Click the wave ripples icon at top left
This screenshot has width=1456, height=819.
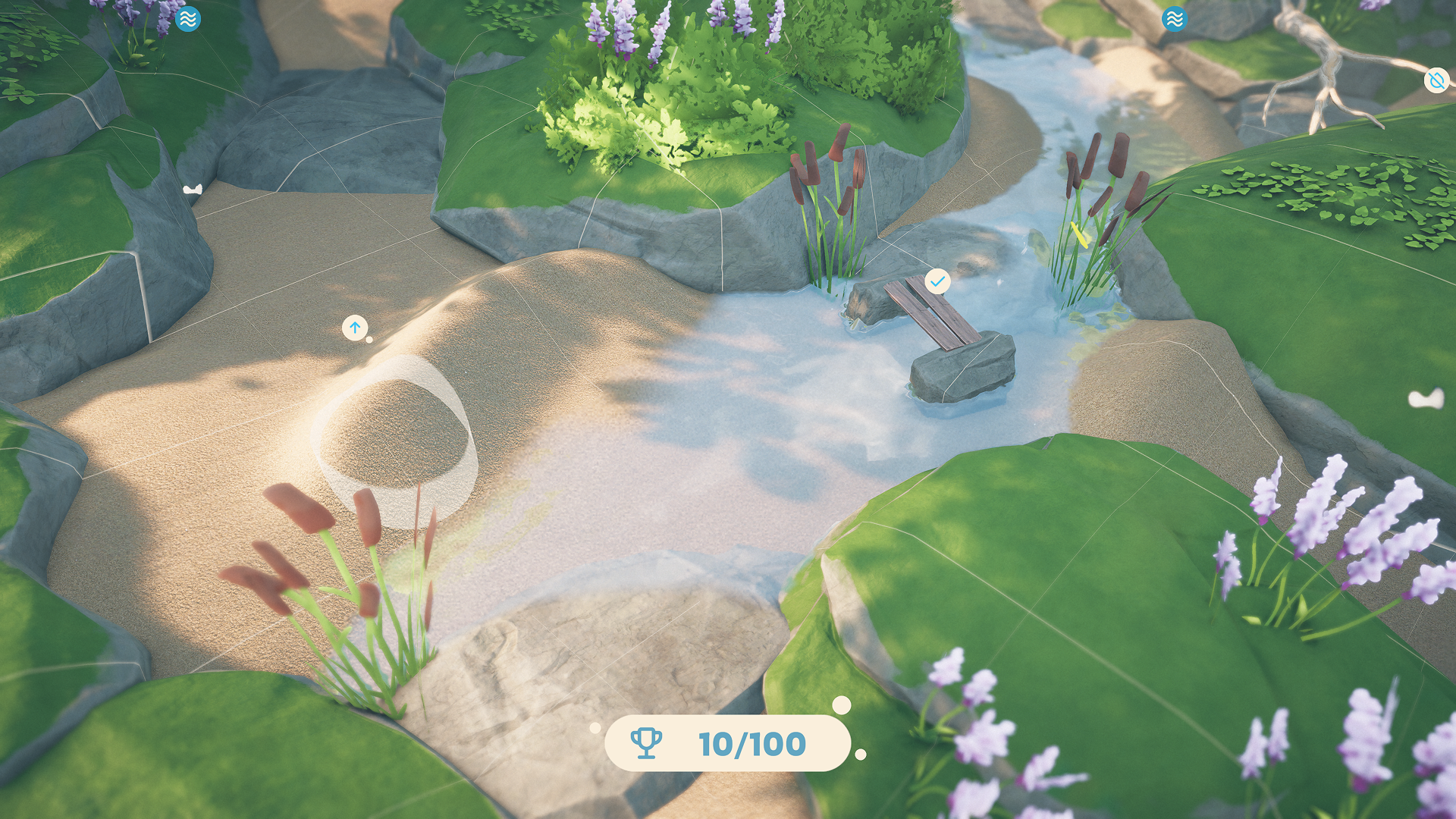tap(188, 19)
